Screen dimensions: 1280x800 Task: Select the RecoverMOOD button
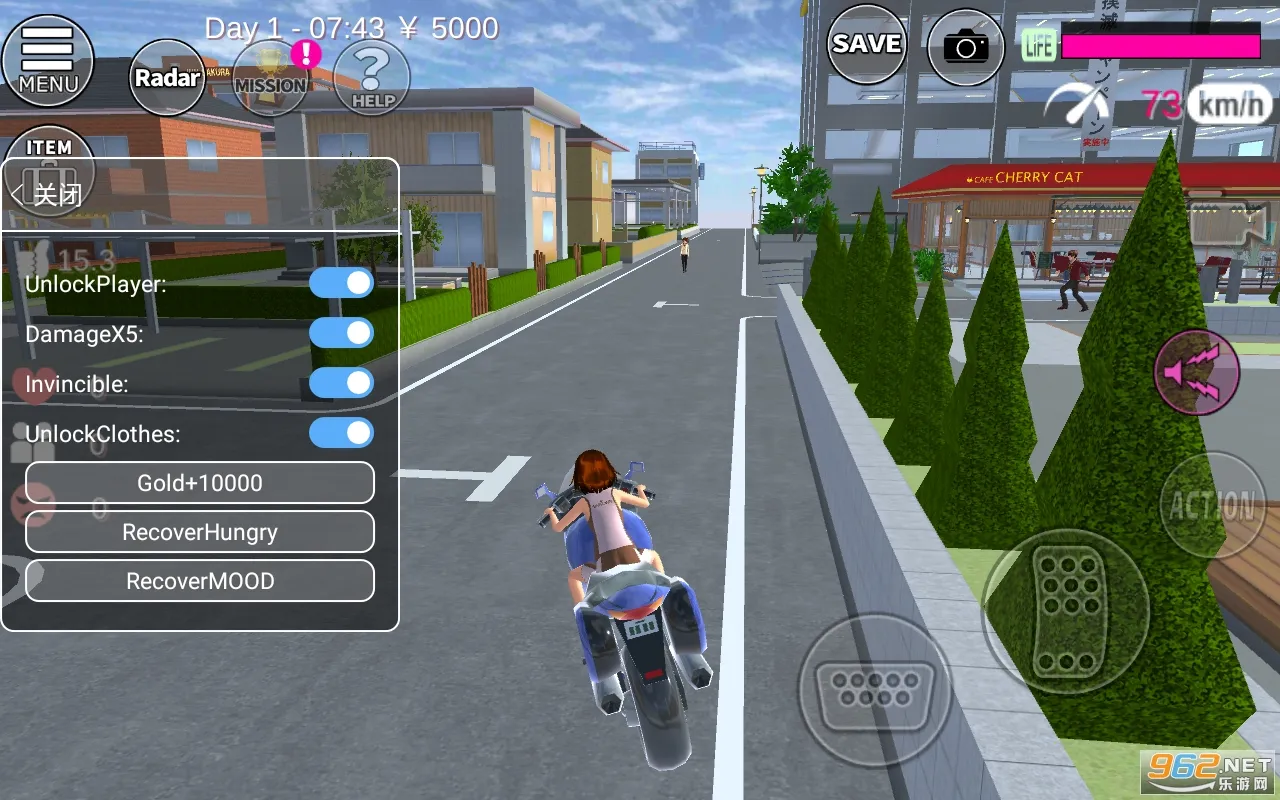(x=200, y=581)
